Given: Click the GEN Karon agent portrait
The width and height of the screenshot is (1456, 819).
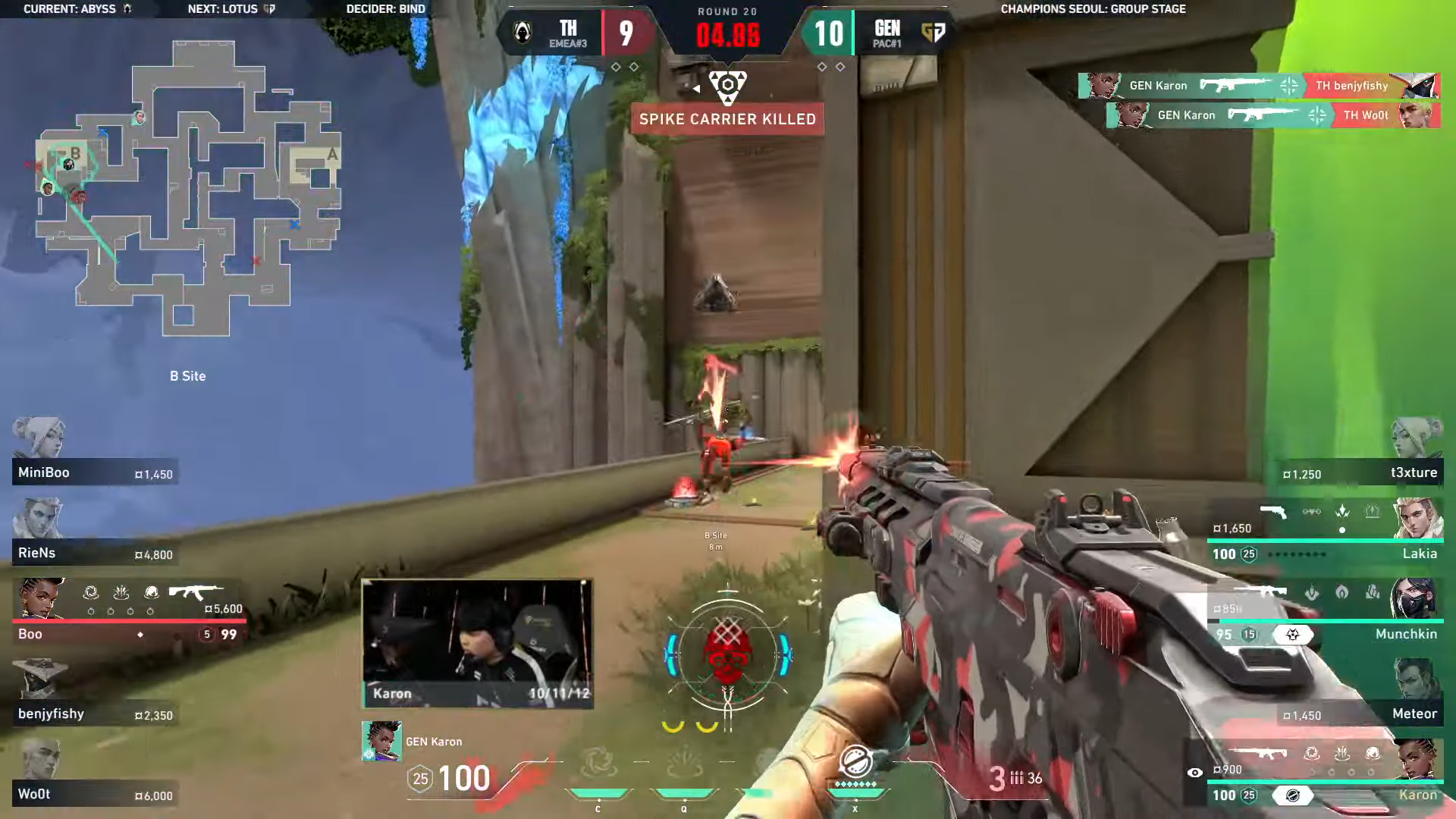Looking at the screenshot, I should (381, 741).
